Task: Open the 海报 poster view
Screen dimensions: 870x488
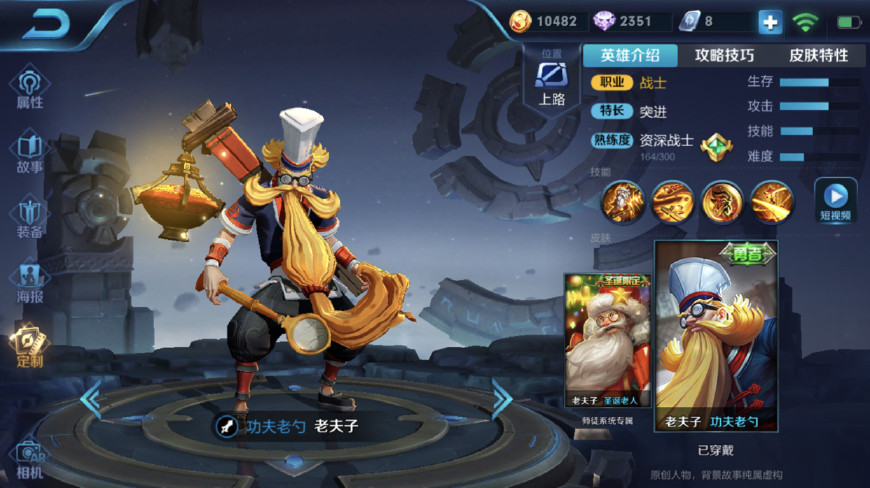Action: pos(30,280)
